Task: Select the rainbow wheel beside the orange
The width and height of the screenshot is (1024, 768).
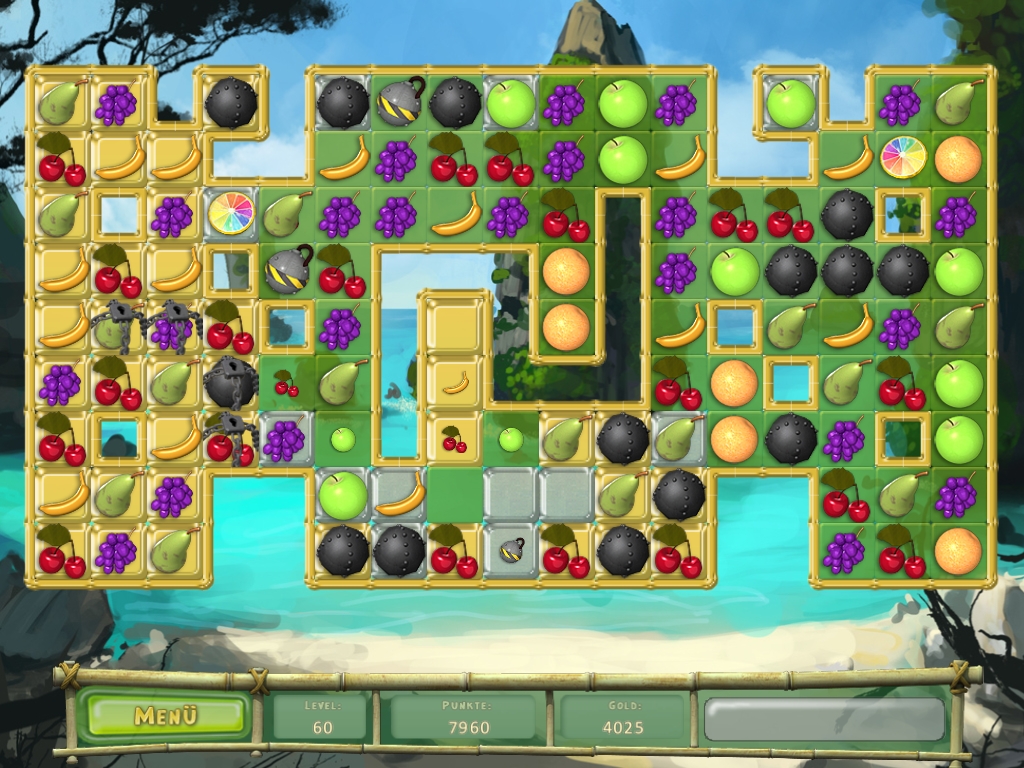Action: [903, 157]
